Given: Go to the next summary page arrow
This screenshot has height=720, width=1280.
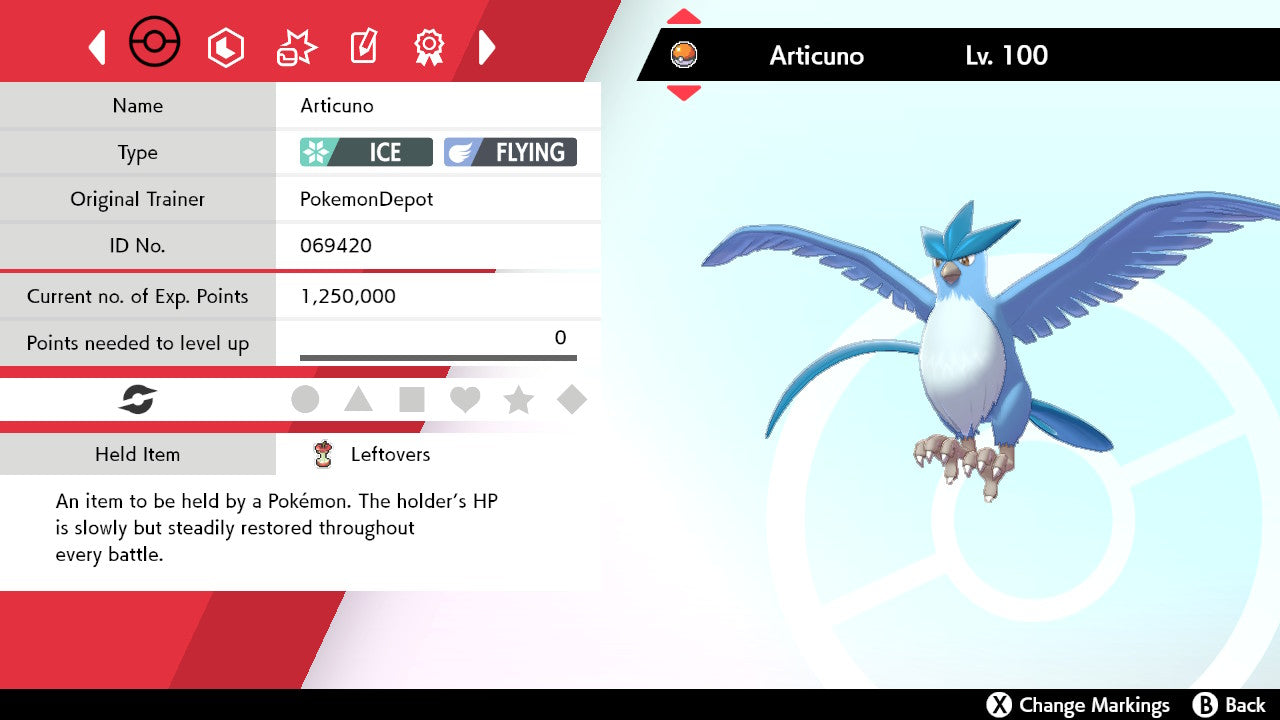Looking at the screenshot, I should coord(487,47).
